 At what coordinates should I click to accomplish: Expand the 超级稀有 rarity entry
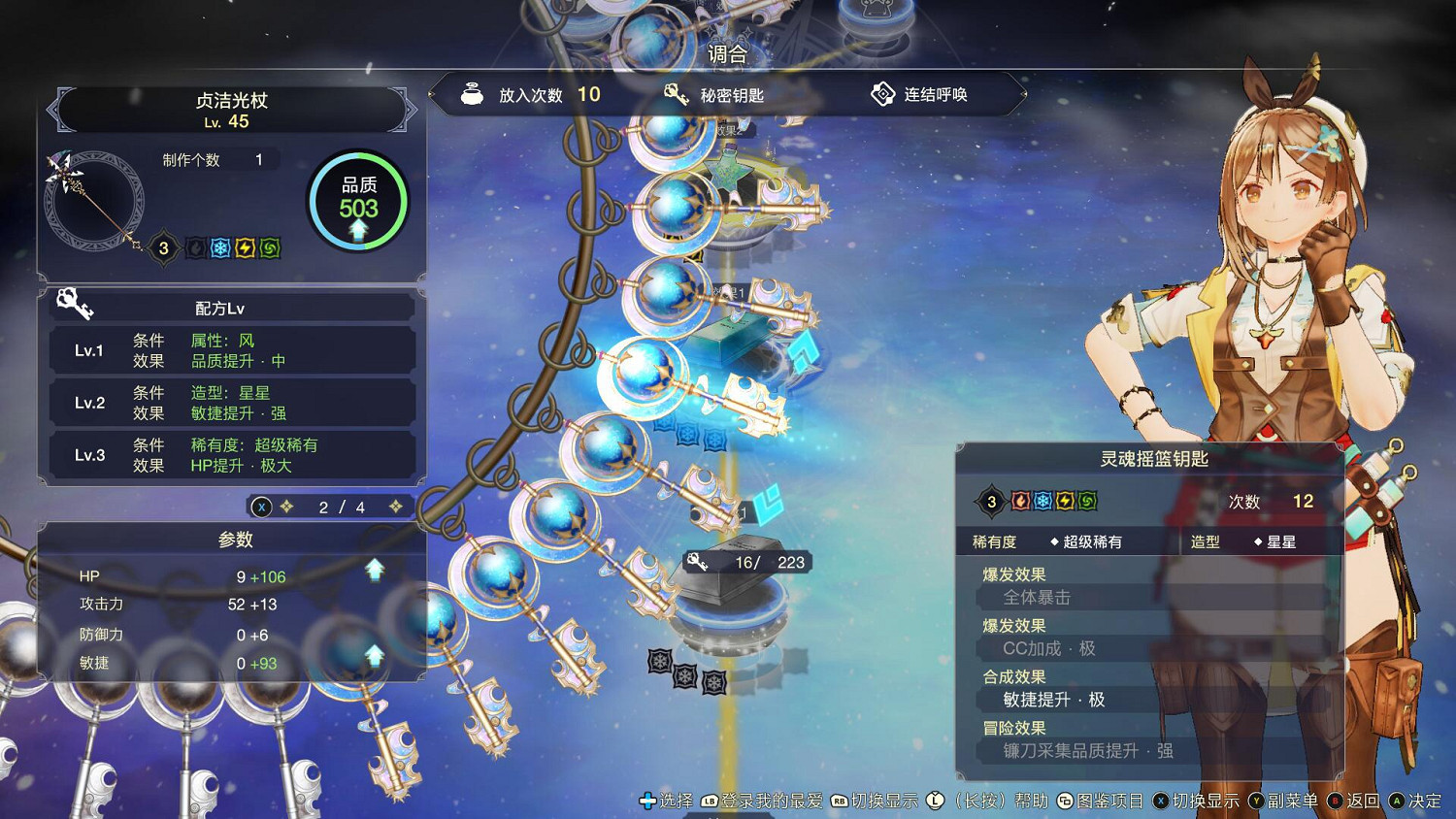[x=1091, y=541]
